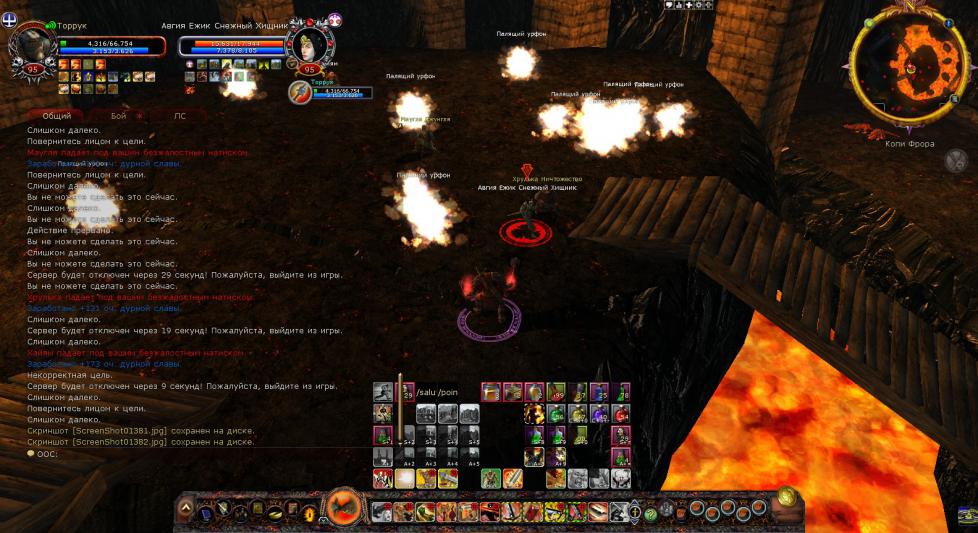Click the grey round button below the minimap

(x=955, y=160)
